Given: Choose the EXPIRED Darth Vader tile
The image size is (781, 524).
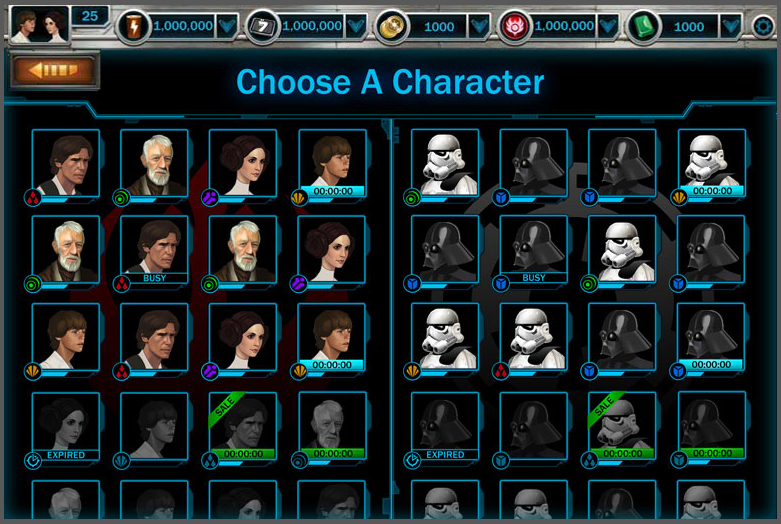Looking at the screenshot, I should click(x=445, y=426).
